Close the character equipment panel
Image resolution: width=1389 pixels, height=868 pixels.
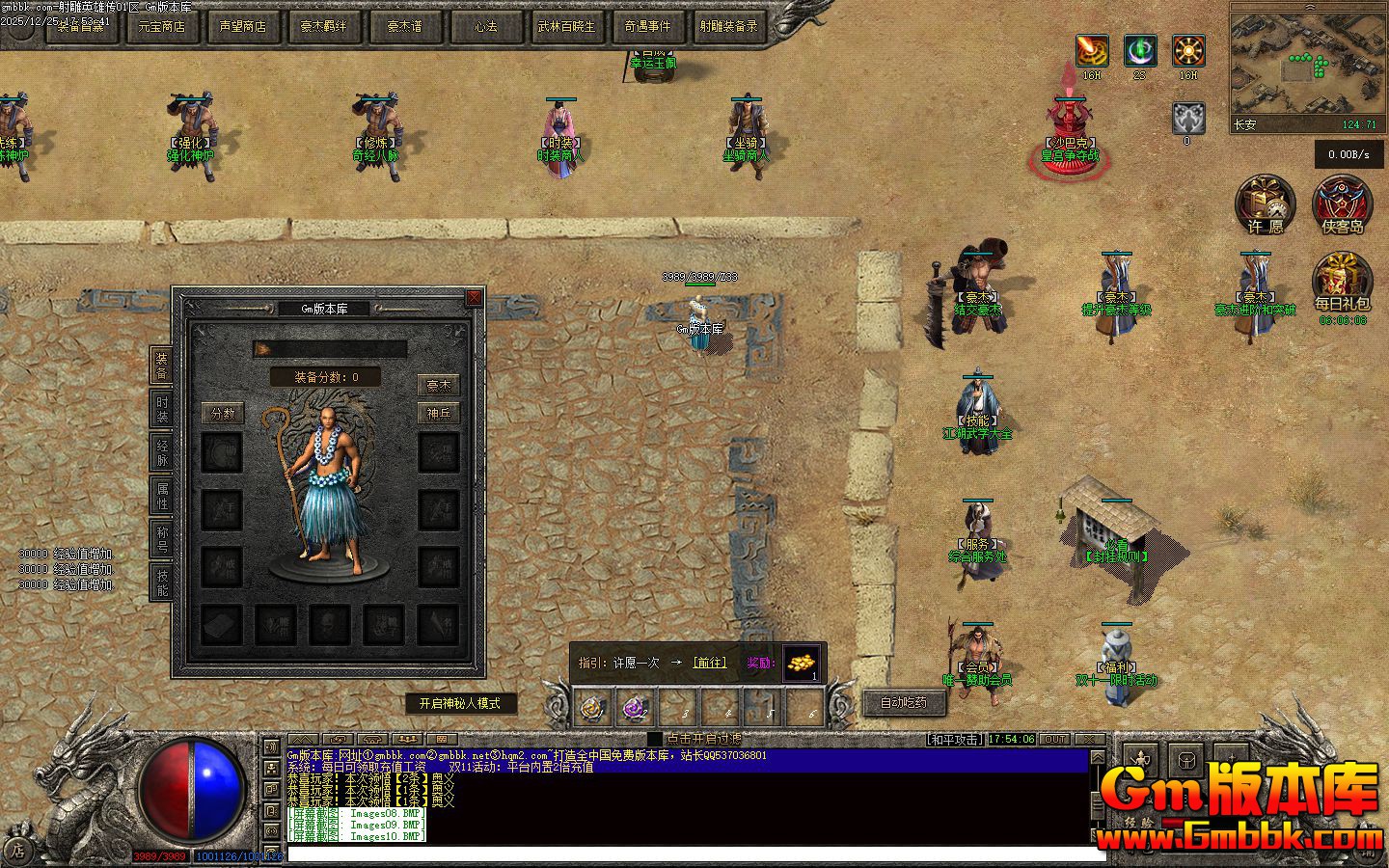click(x=474, y=298)
